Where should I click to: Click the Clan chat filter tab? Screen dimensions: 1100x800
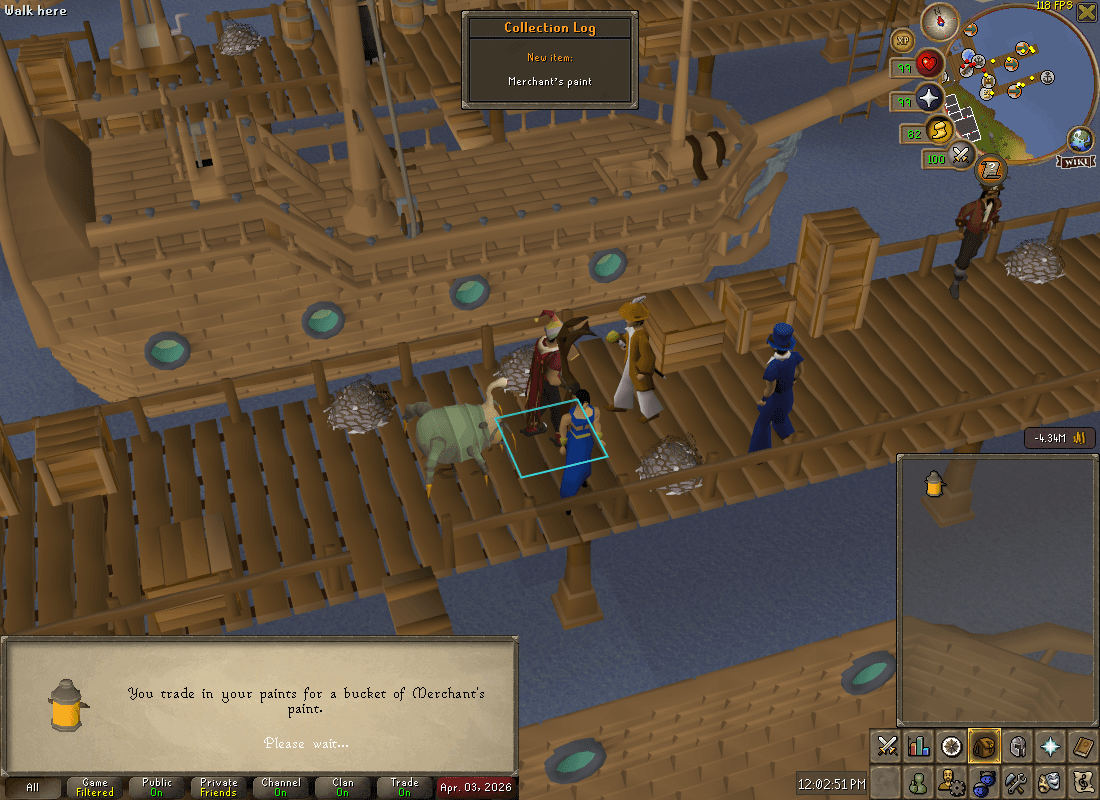click(342, 787)
